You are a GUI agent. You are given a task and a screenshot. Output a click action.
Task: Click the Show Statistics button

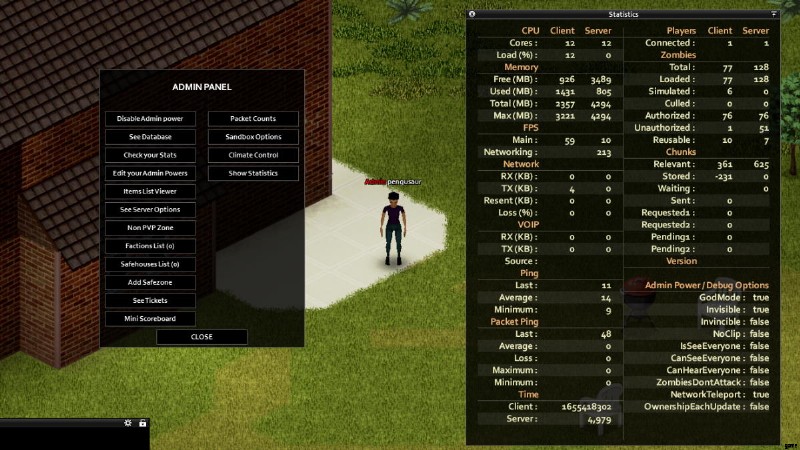coord(253,173)
